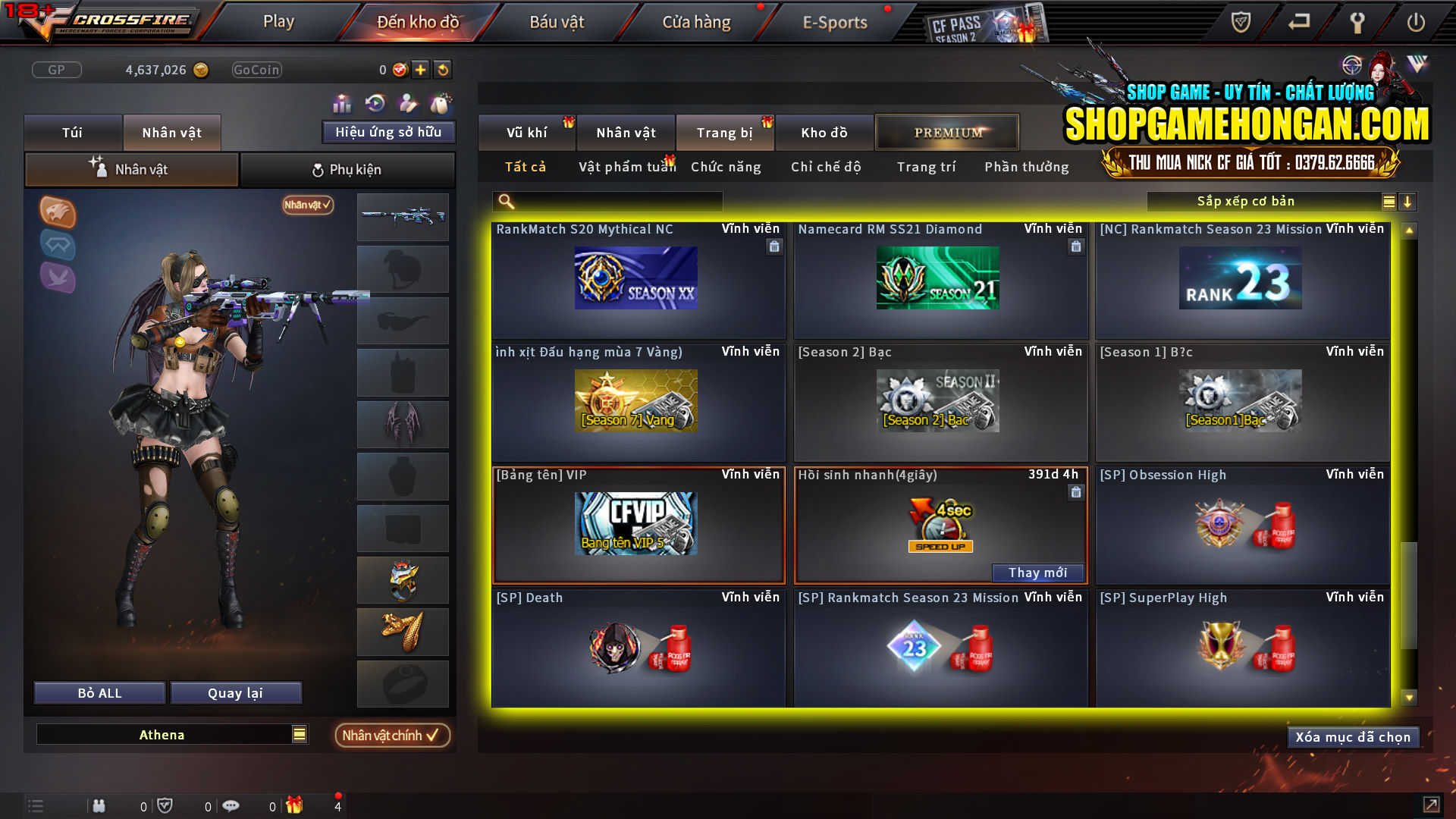Open the ranking statistics icon above character panel
Screen dimensions: 1456x819
342,102
